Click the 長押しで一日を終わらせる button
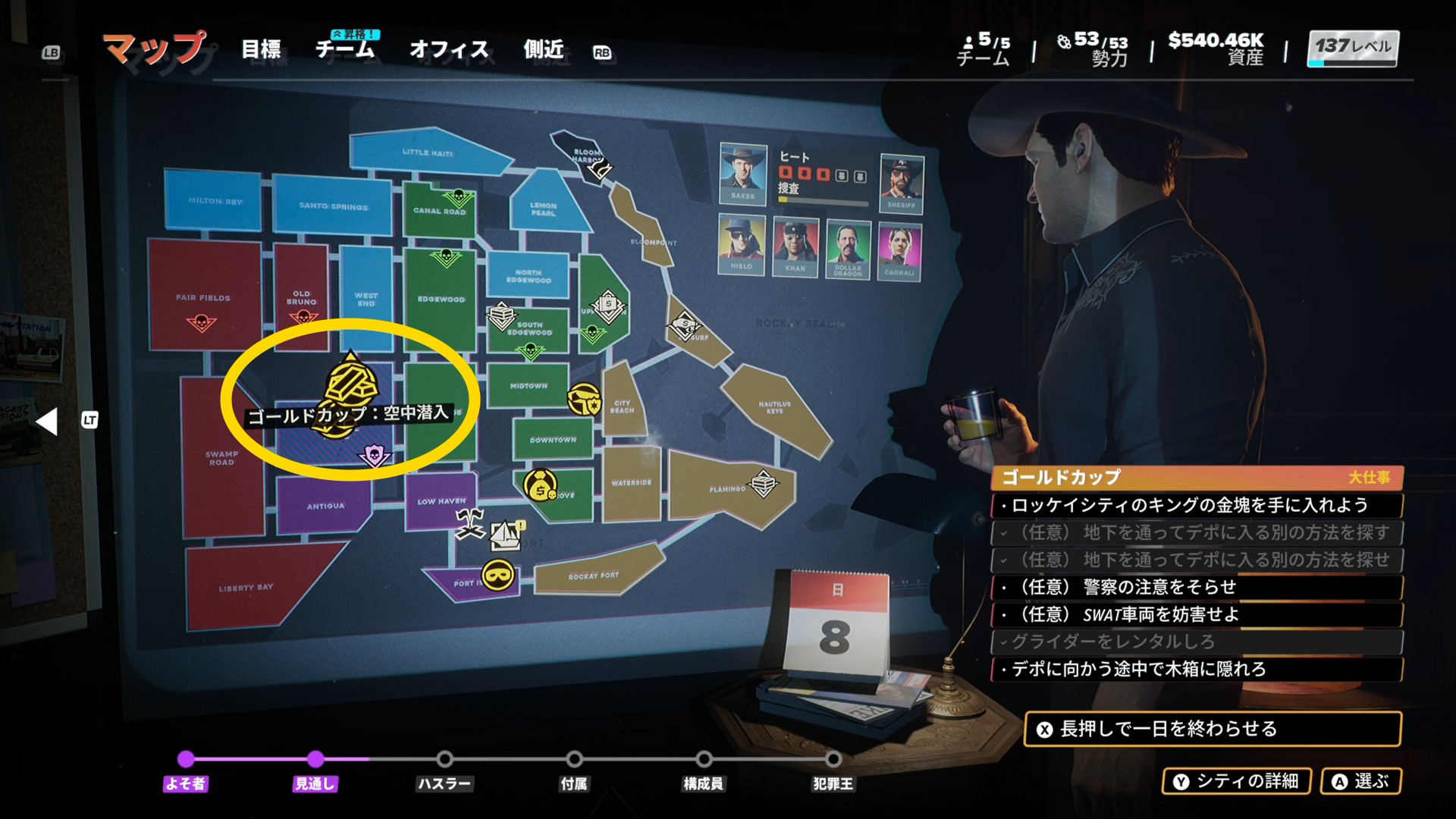The width and height of the screenshot is (1456, 819). 1211,729
